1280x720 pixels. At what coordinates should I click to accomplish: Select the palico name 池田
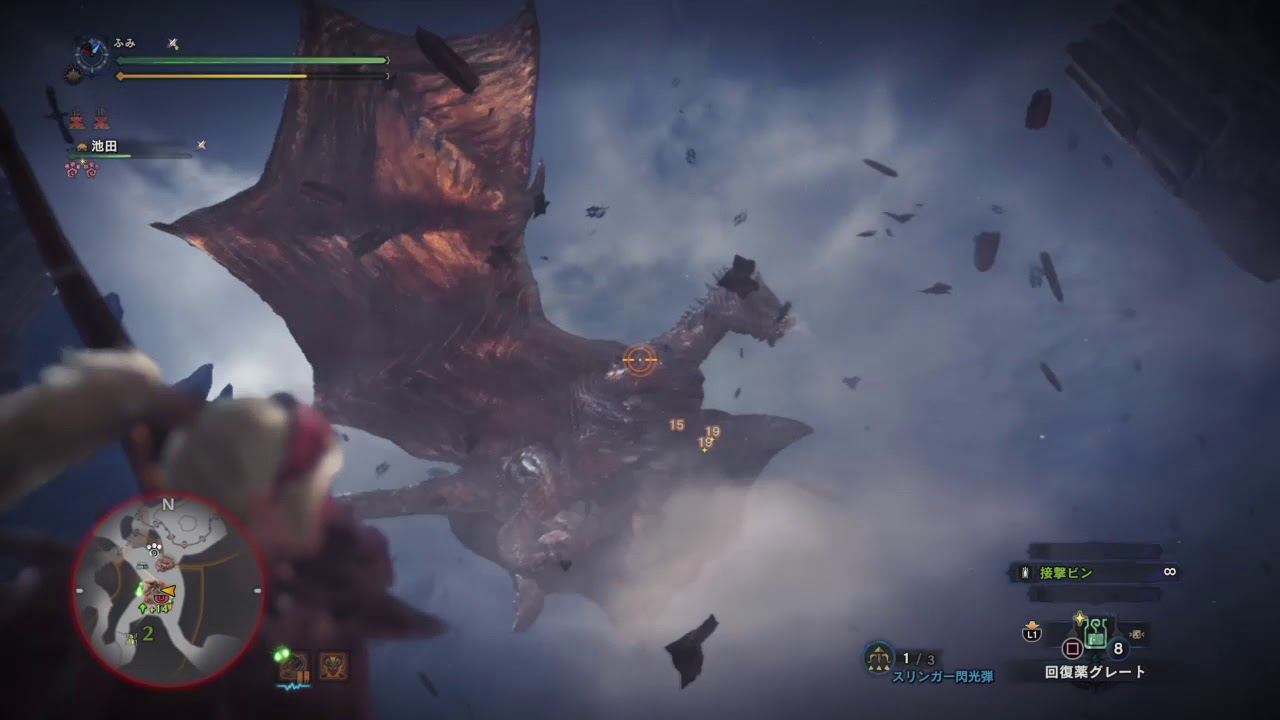[x=104, y=147]
